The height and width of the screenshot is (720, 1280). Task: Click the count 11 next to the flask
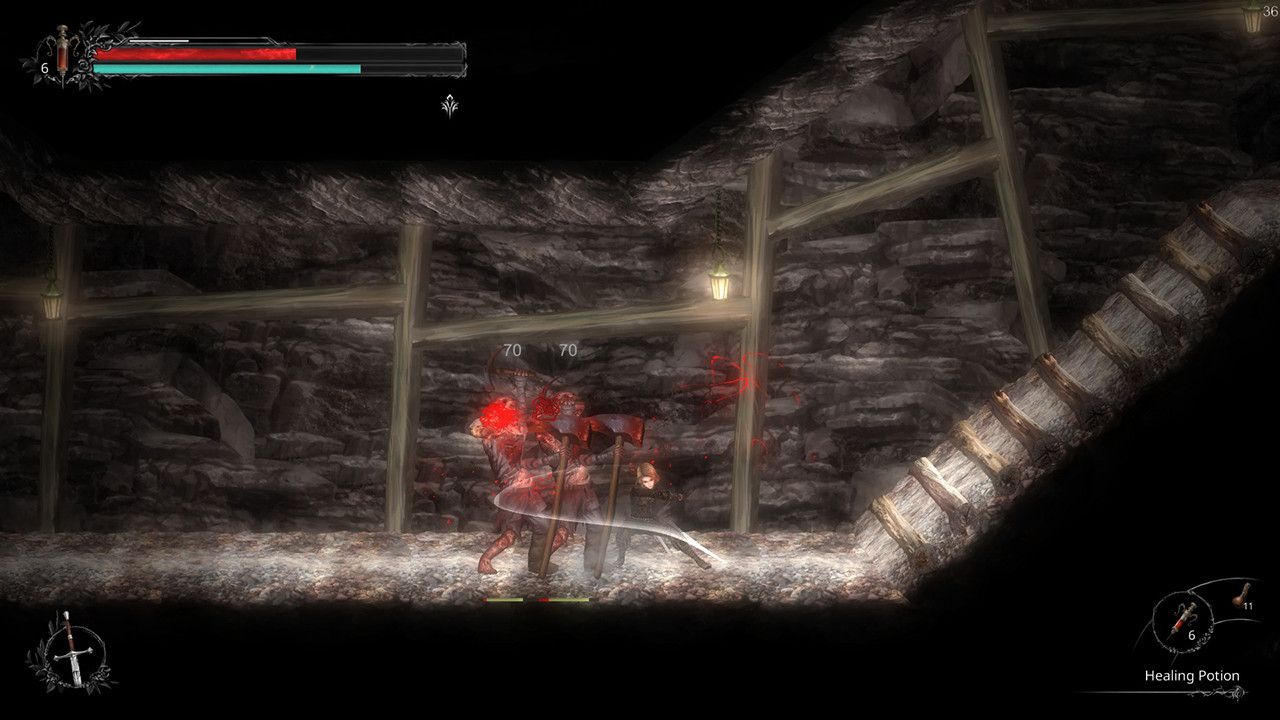tap(1246, 608)
